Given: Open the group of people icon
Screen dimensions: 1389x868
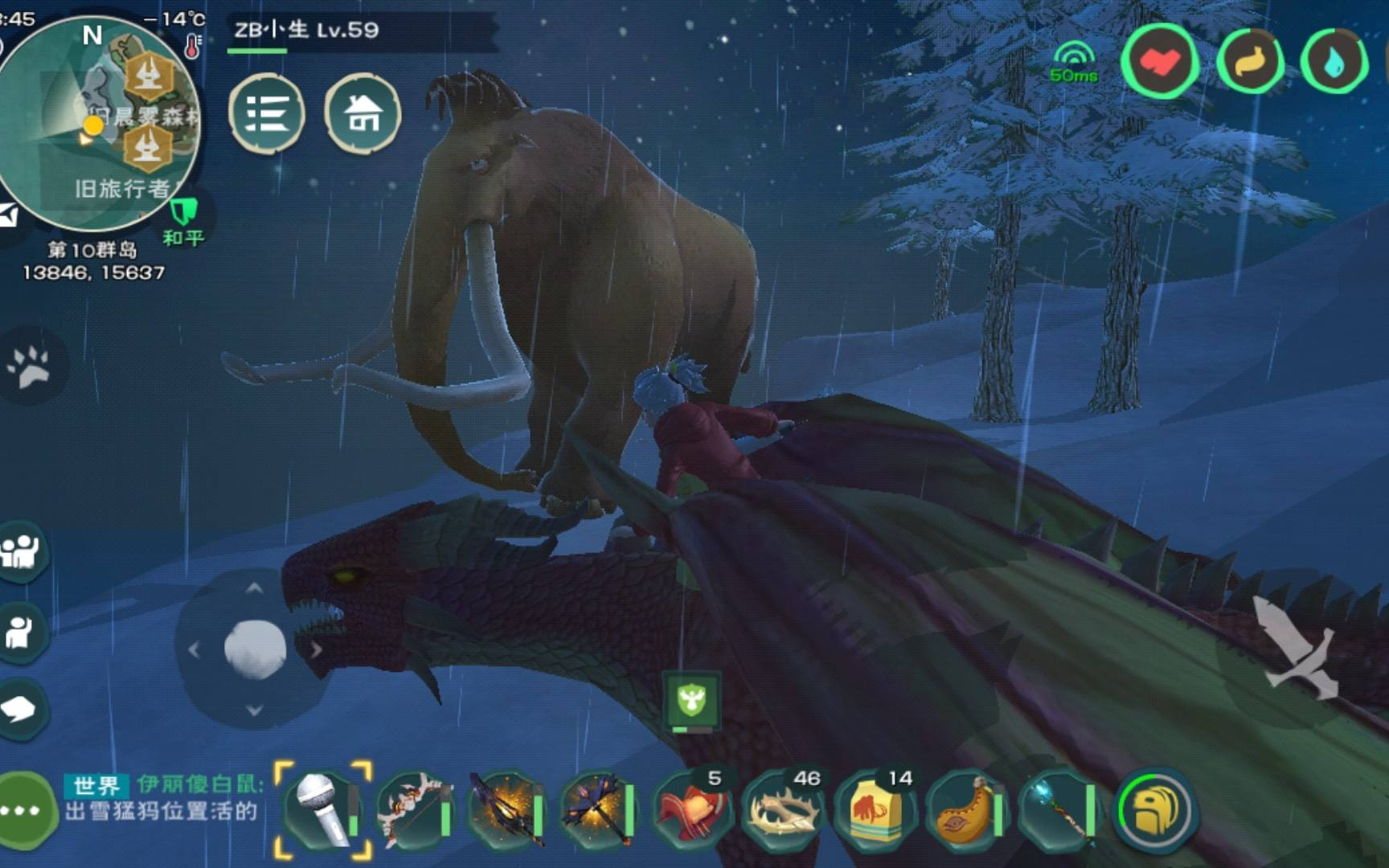Looking at the screenshot, I should click(x=22, y=551).
